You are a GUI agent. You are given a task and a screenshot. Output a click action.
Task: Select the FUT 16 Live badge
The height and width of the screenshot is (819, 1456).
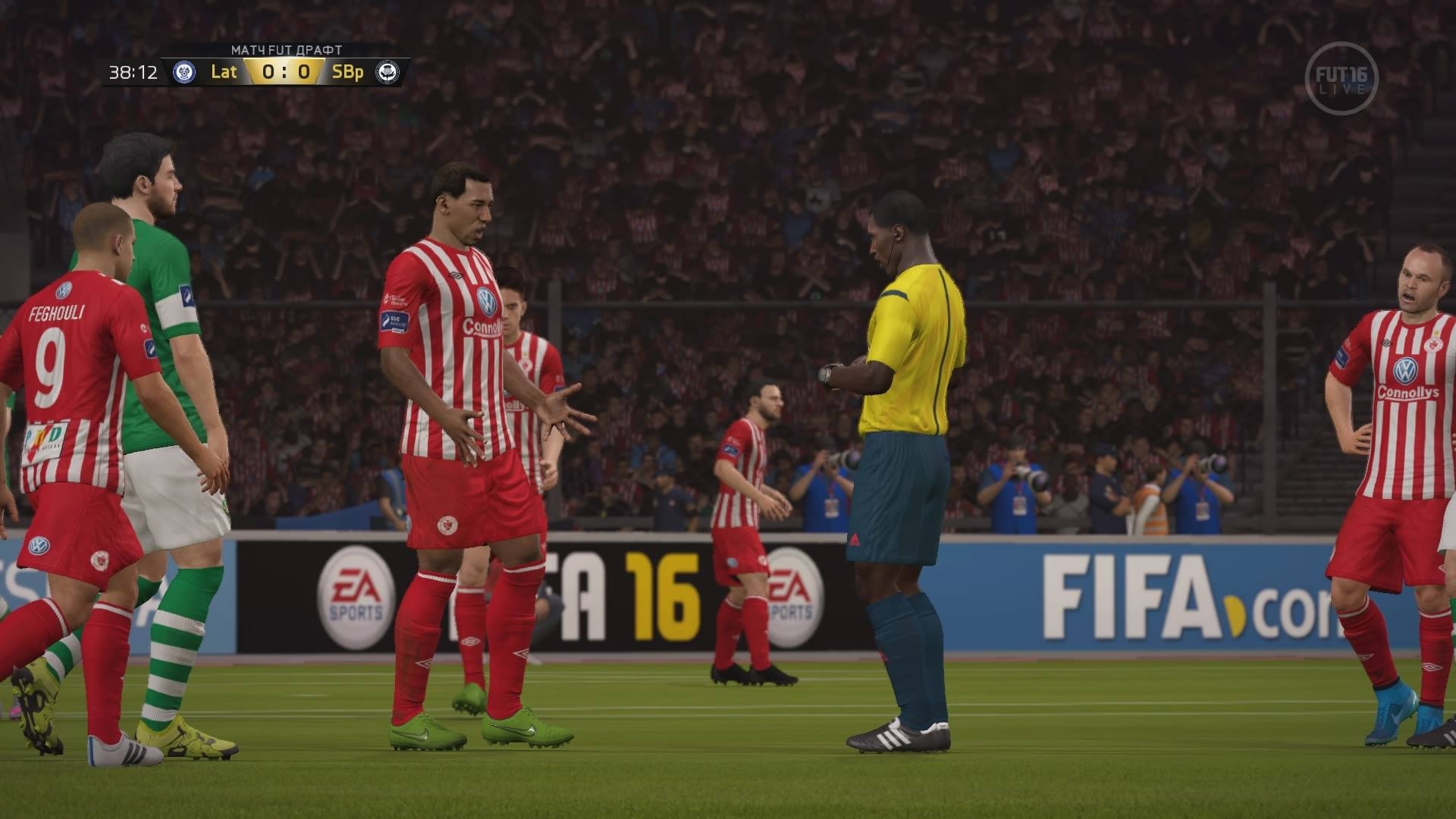(1341, 79)
